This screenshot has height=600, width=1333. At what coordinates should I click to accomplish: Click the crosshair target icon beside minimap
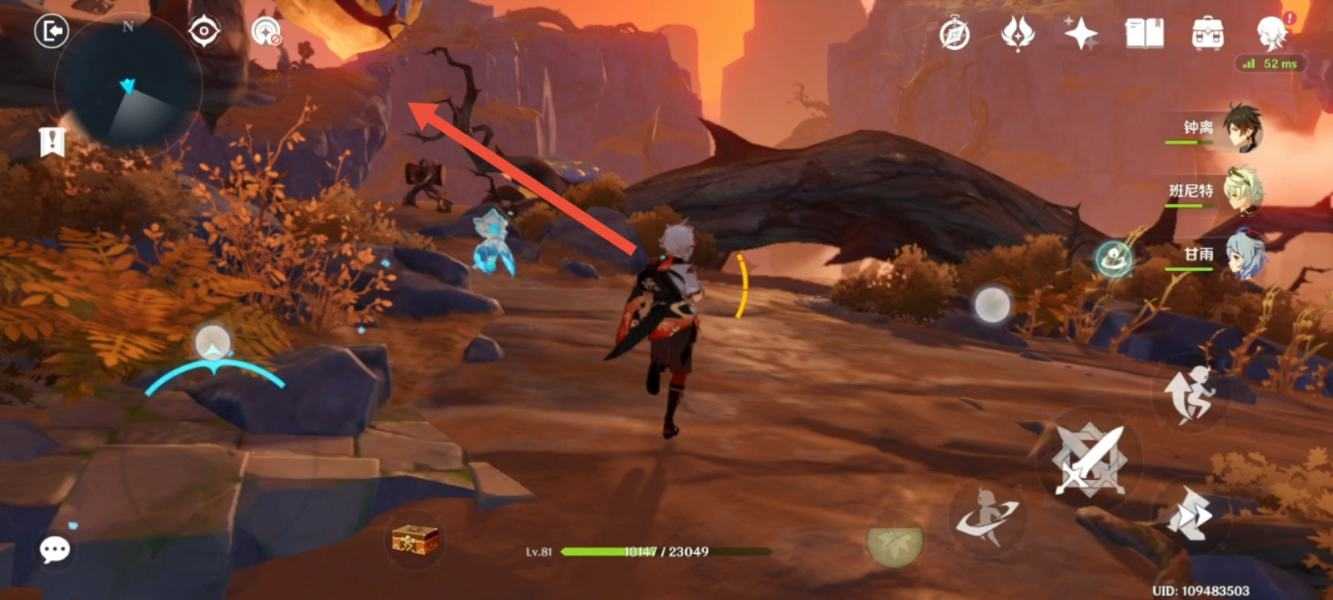204,32
